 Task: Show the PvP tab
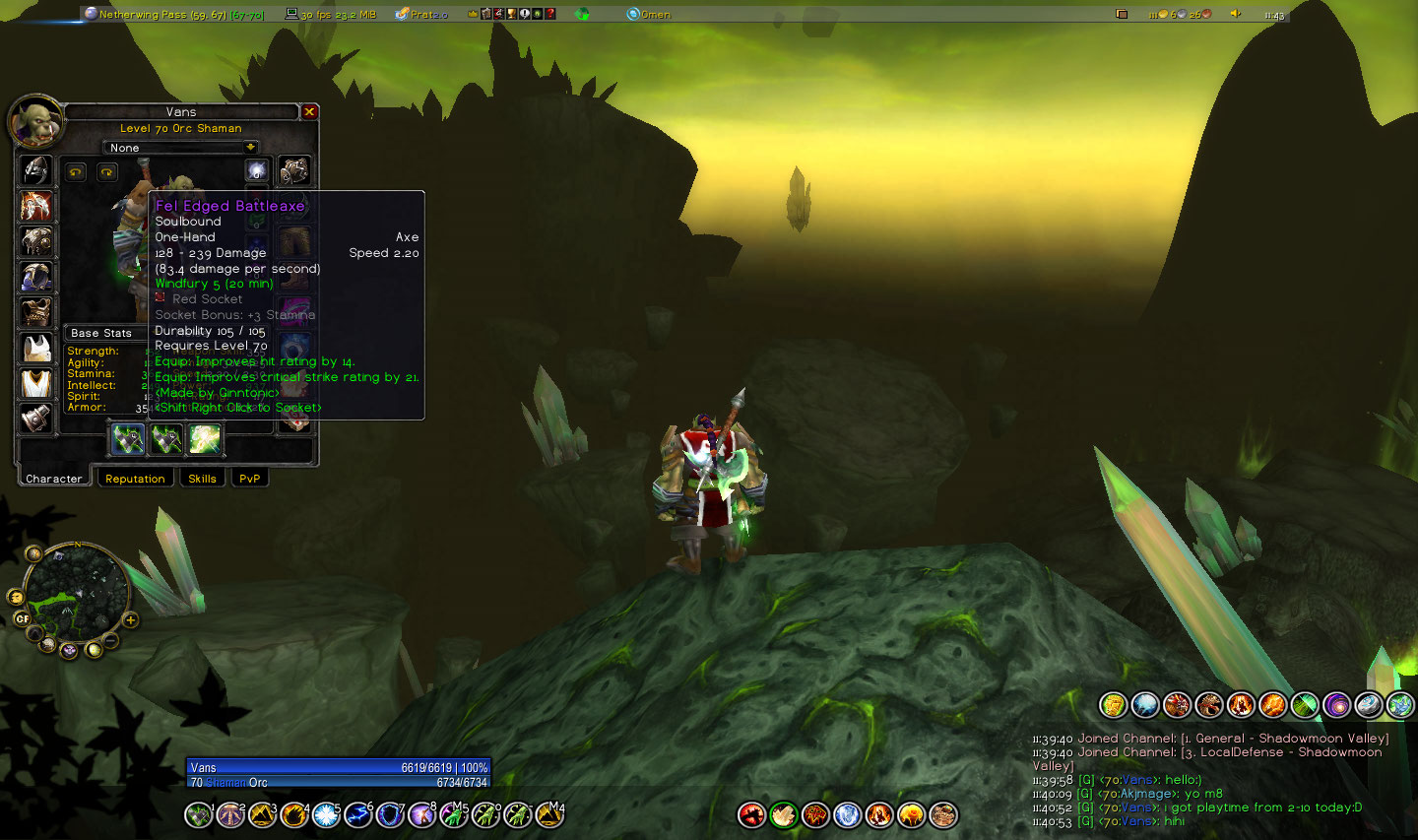(x=249, y=479)
